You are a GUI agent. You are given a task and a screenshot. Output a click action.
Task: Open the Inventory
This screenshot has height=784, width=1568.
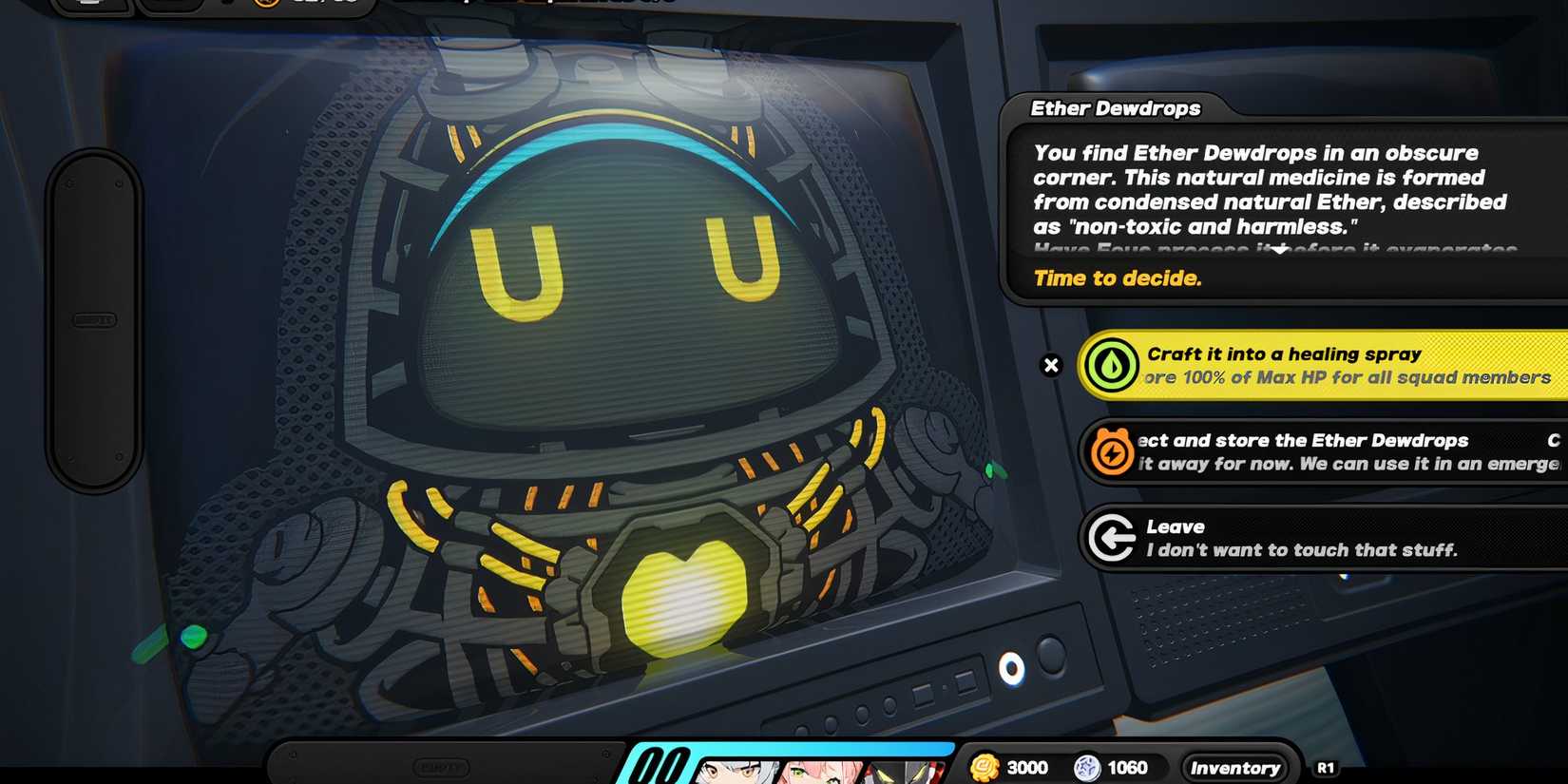point(1233,767)
